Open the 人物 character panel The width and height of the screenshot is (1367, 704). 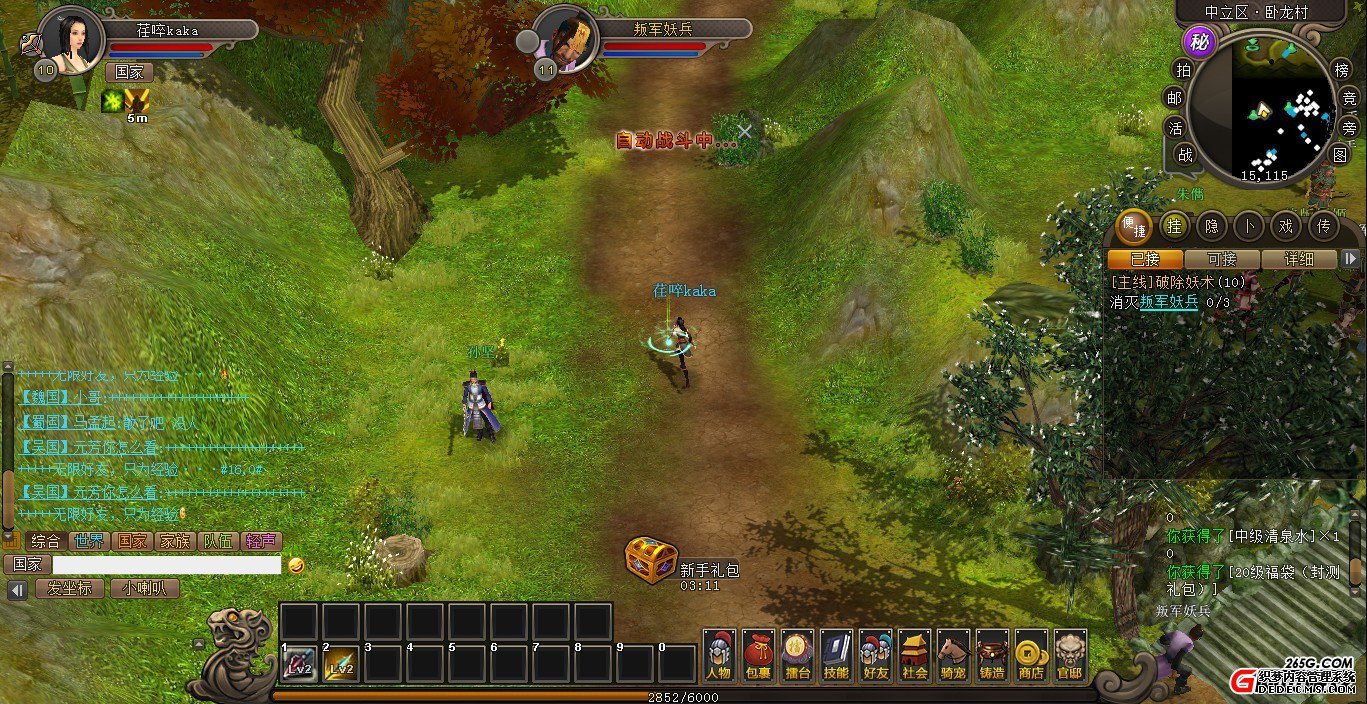tap(719, 656)
